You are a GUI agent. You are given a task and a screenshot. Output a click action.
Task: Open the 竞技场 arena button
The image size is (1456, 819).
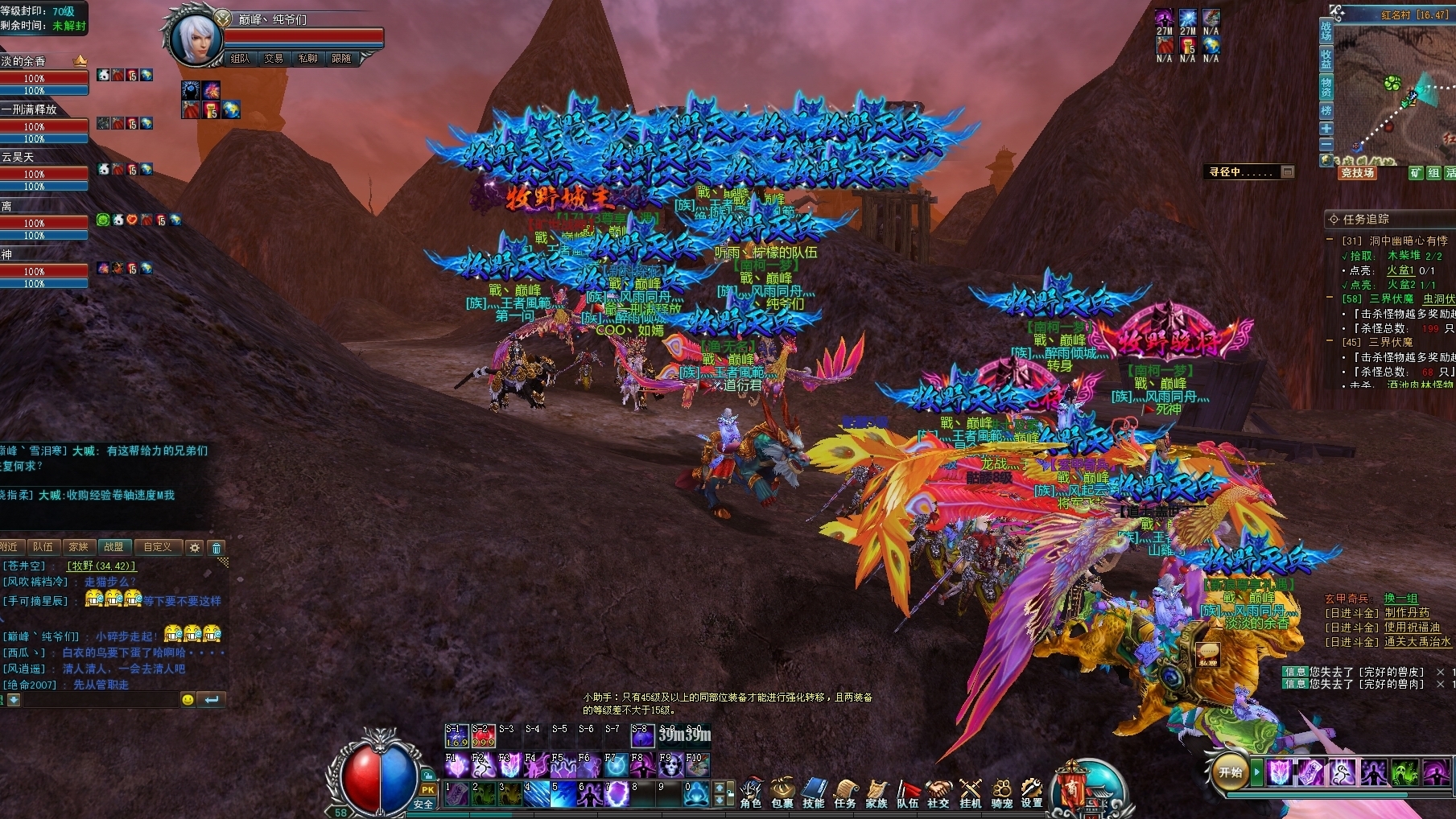pos(1357,173)
